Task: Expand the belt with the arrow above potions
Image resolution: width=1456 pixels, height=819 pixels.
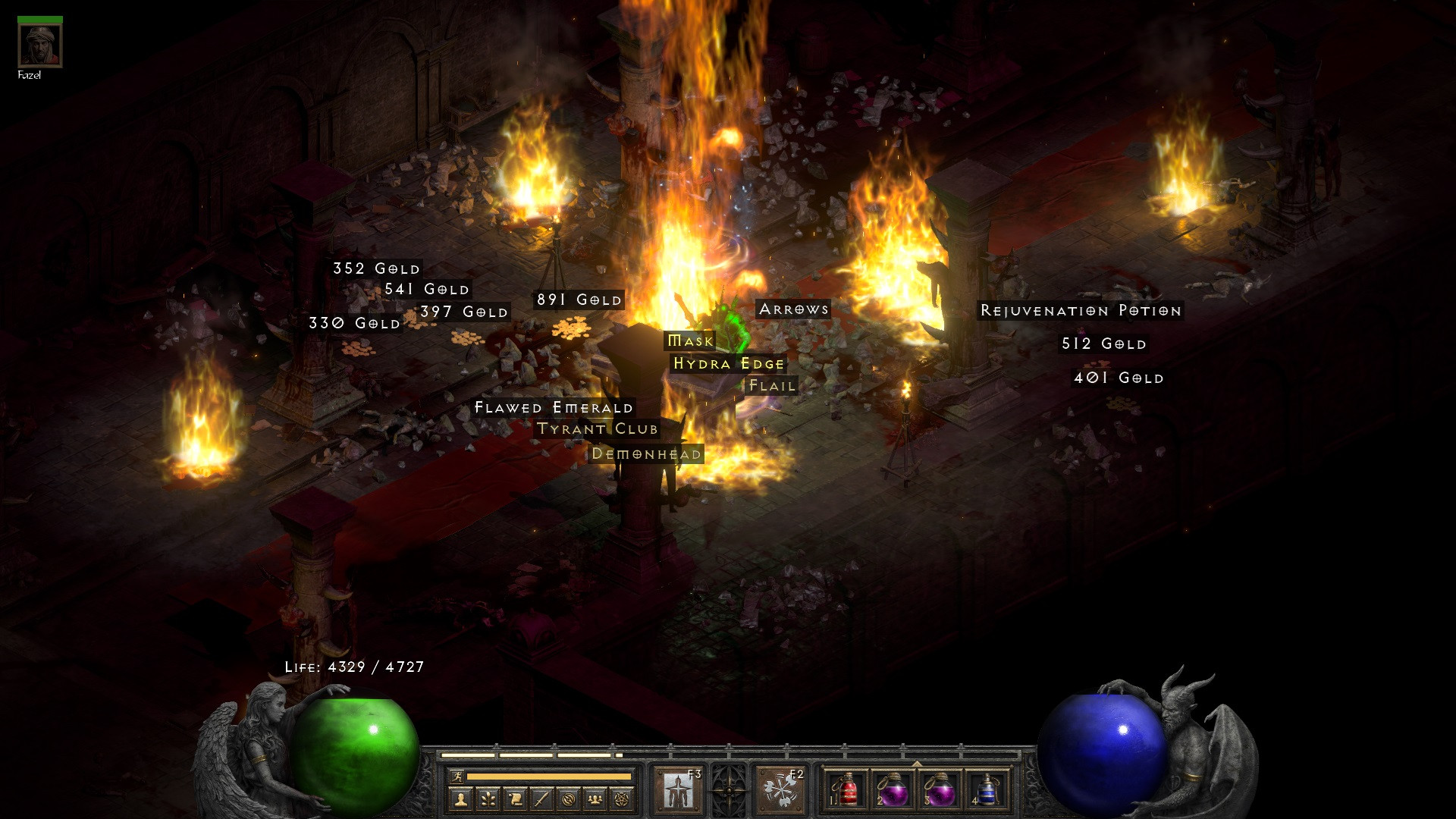Action: coord(917,763)
